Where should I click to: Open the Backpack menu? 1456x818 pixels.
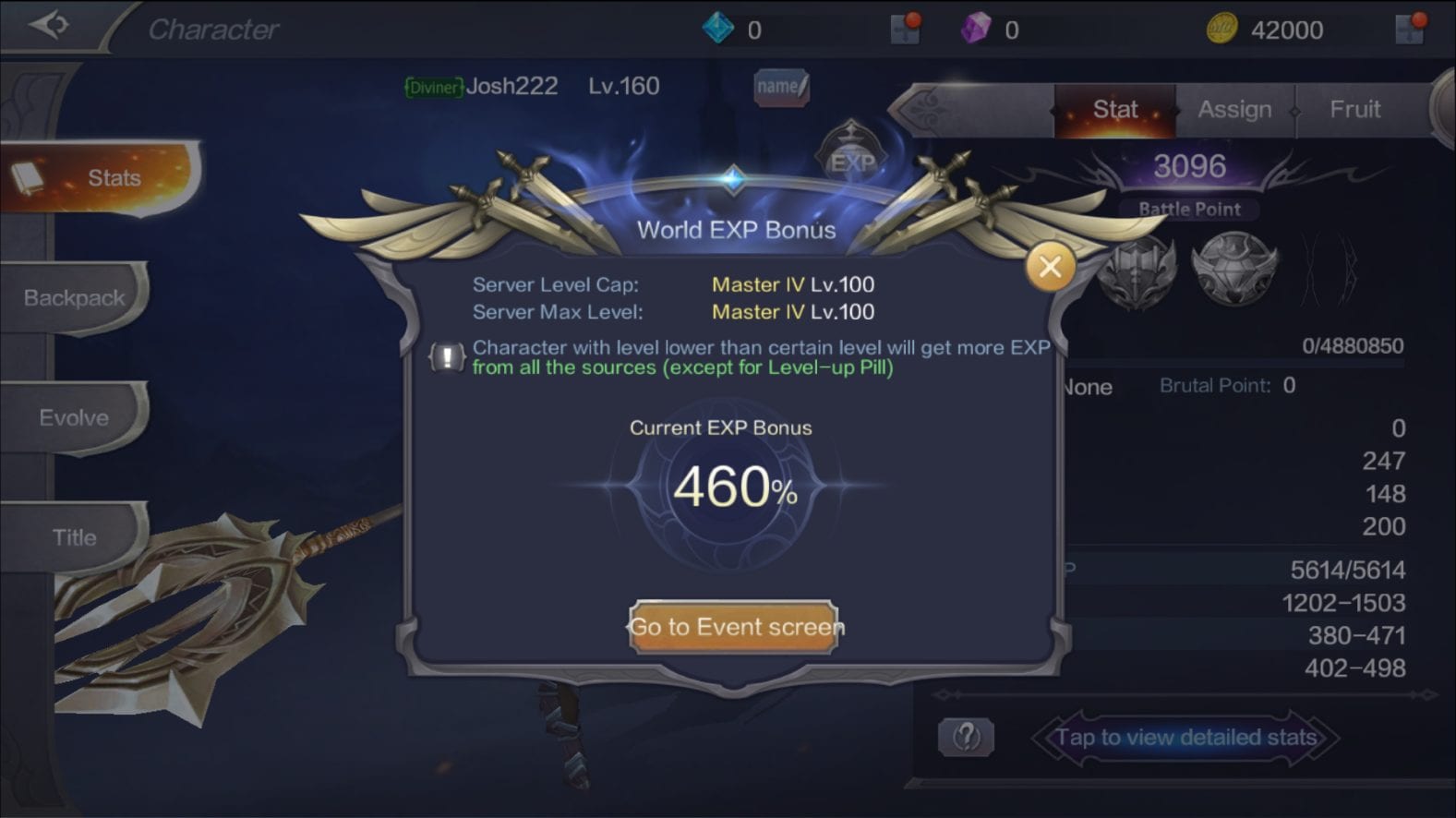click(74, 297)
